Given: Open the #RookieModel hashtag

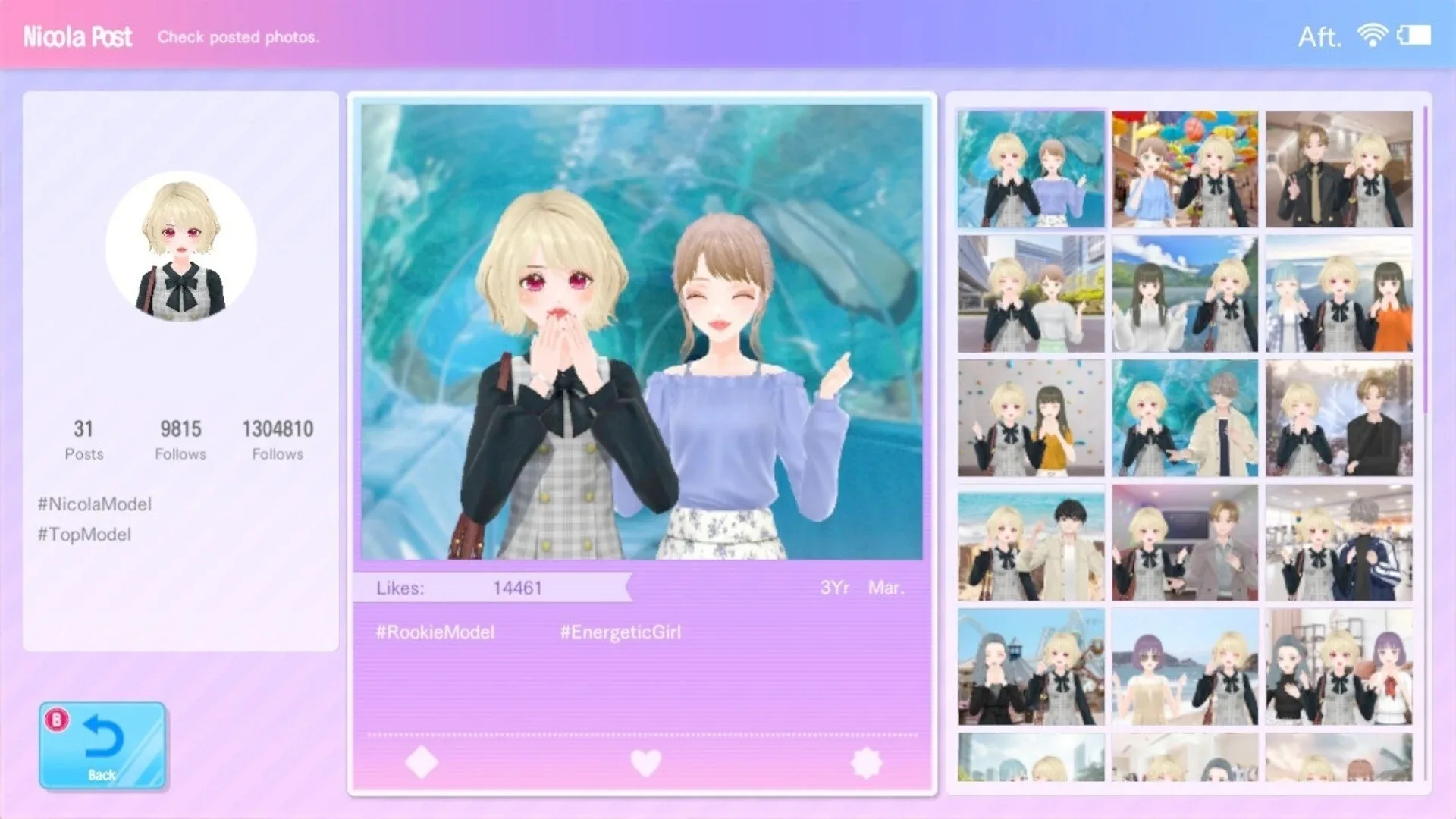Looking at the screenshot, I should click(x=434, y=631).
